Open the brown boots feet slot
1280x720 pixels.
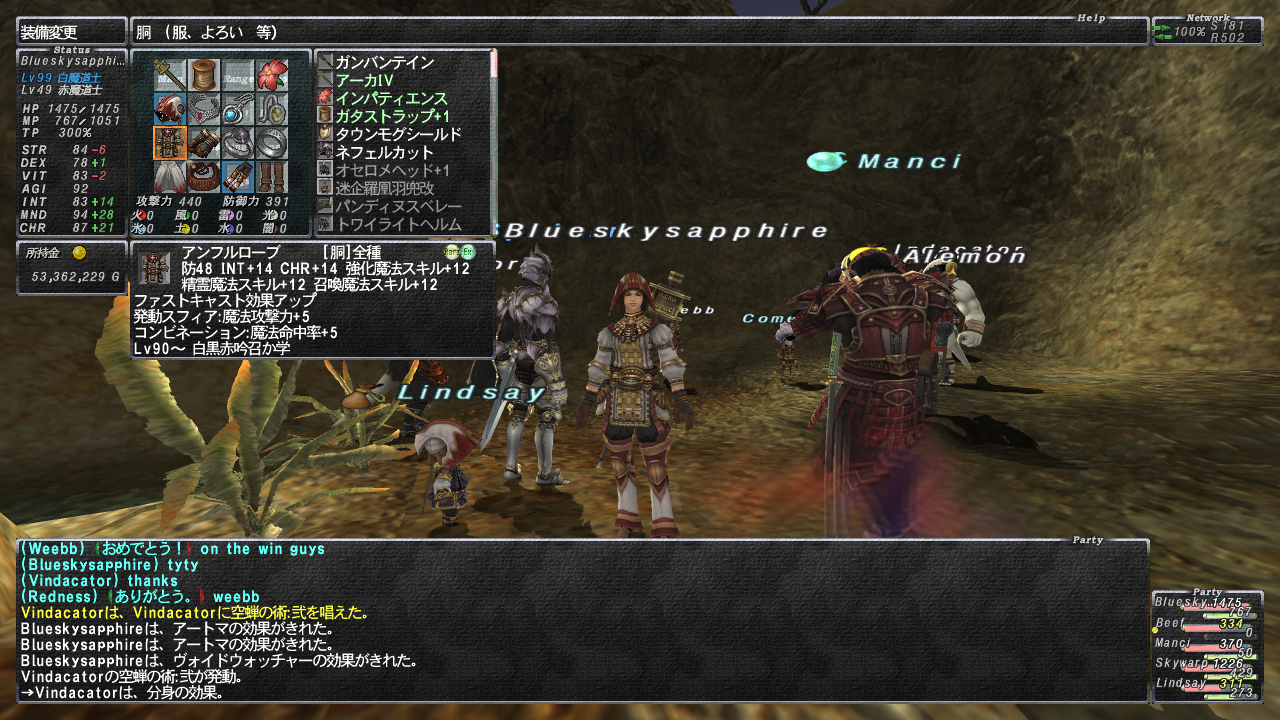[271, 177]
